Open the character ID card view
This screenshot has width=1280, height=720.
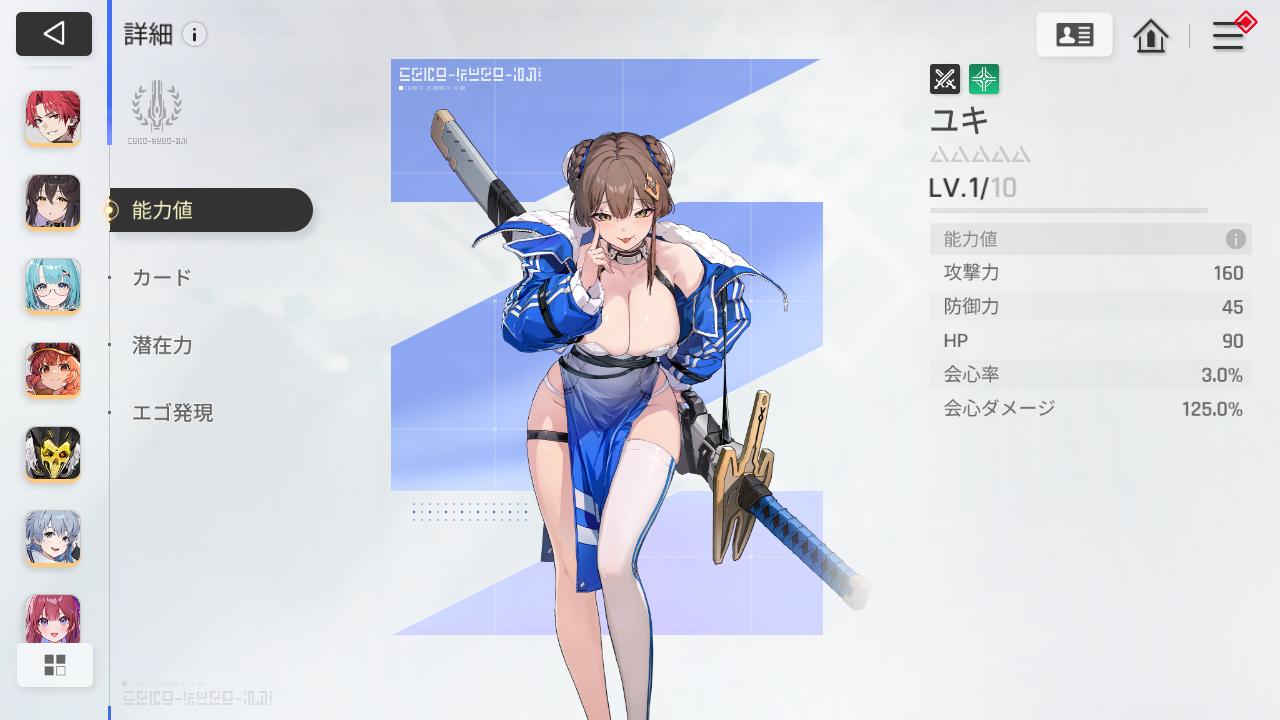1074,34
